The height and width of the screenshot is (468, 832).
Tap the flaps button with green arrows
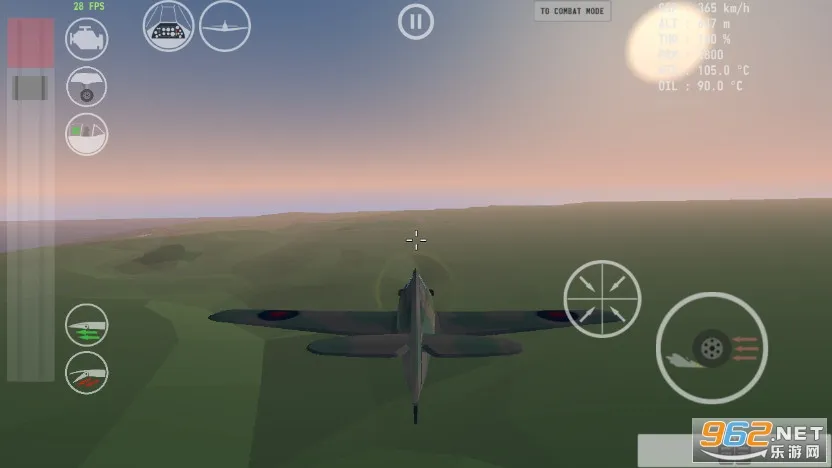pos(87,326)
